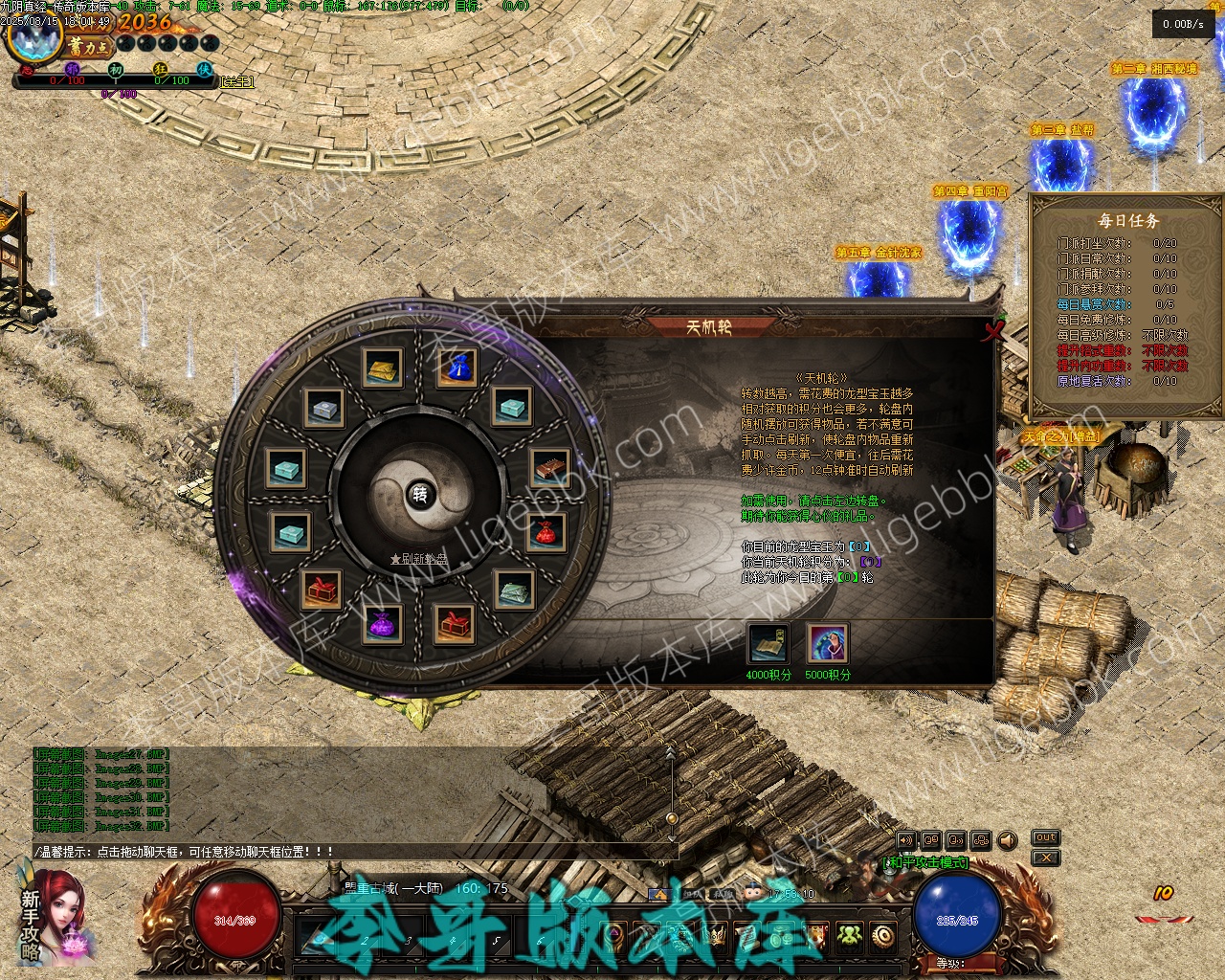Click the 0.00B/s network speed overlay
This screenshot has height=980, width=1225.
tap(1183, 24)
